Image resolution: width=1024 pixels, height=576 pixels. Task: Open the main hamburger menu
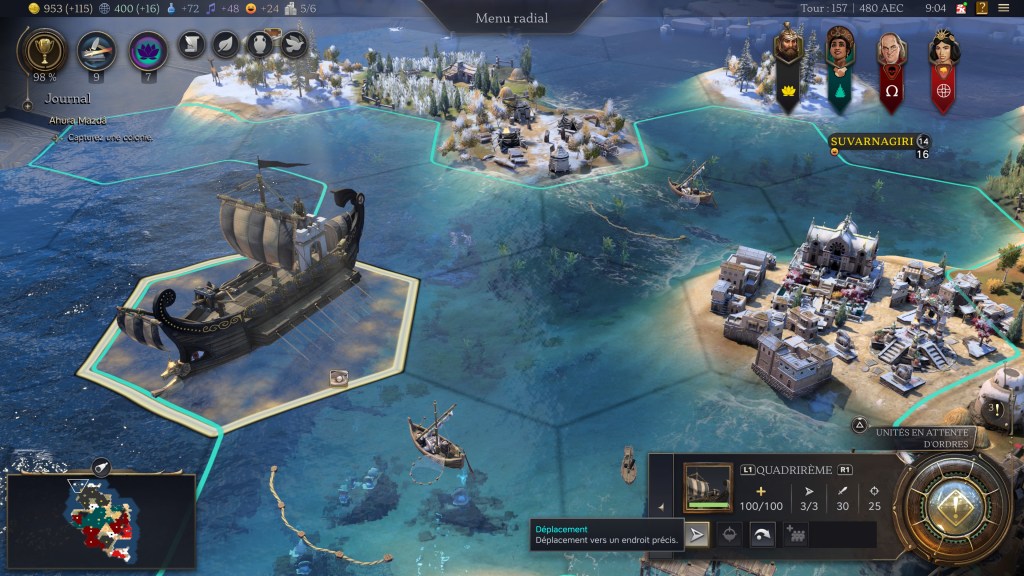point(1004,9)
